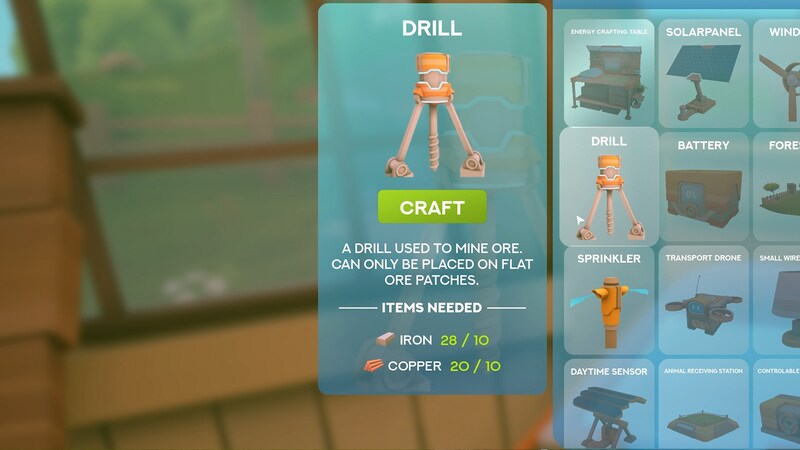This screenshot has width=800, height=450.
Task: Pick the Sprinkler recipe tile
Action: (x=609, y=301)
